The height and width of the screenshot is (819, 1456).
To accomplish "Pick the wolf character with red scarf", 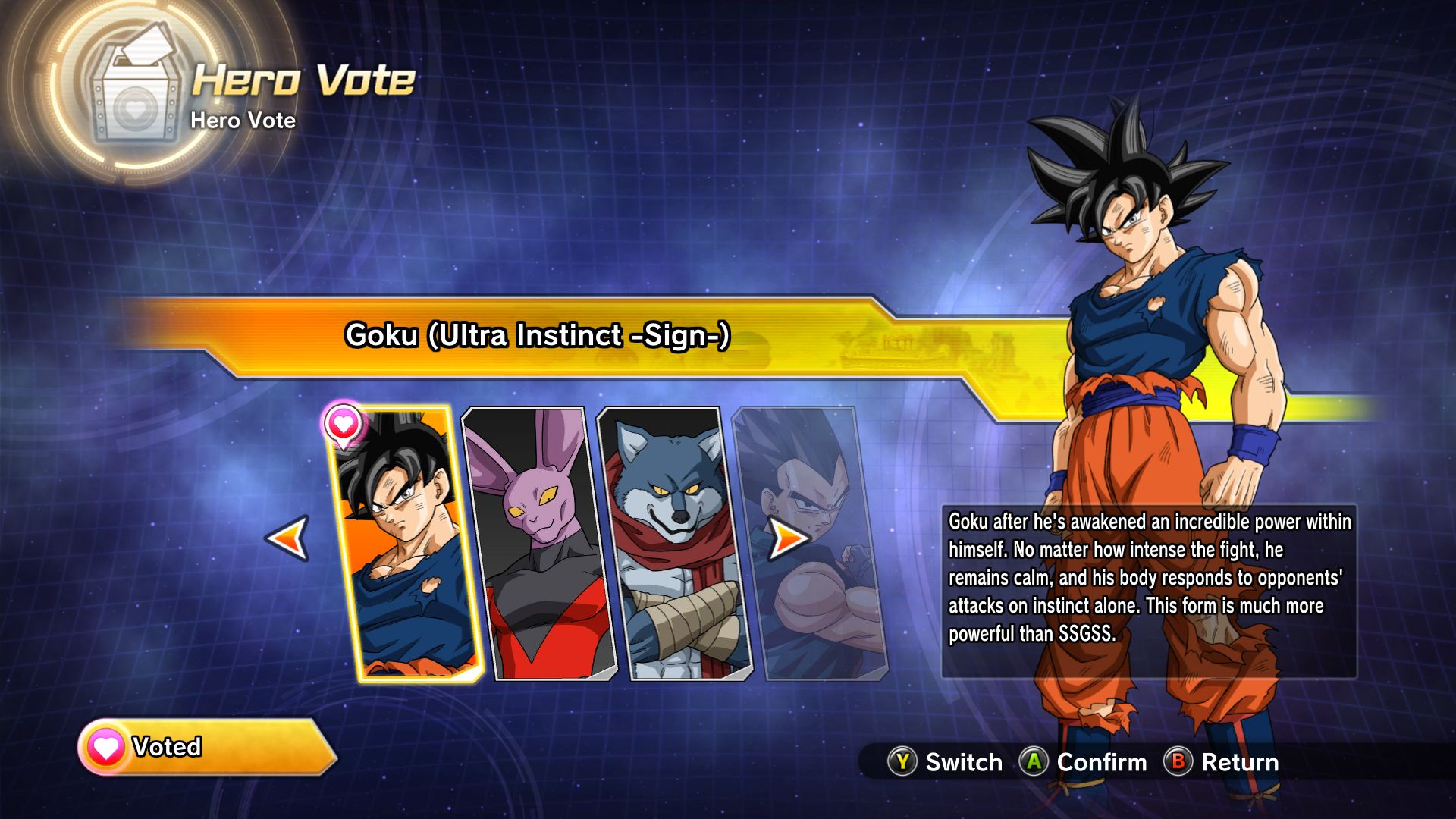I will [x=675, y=546].
